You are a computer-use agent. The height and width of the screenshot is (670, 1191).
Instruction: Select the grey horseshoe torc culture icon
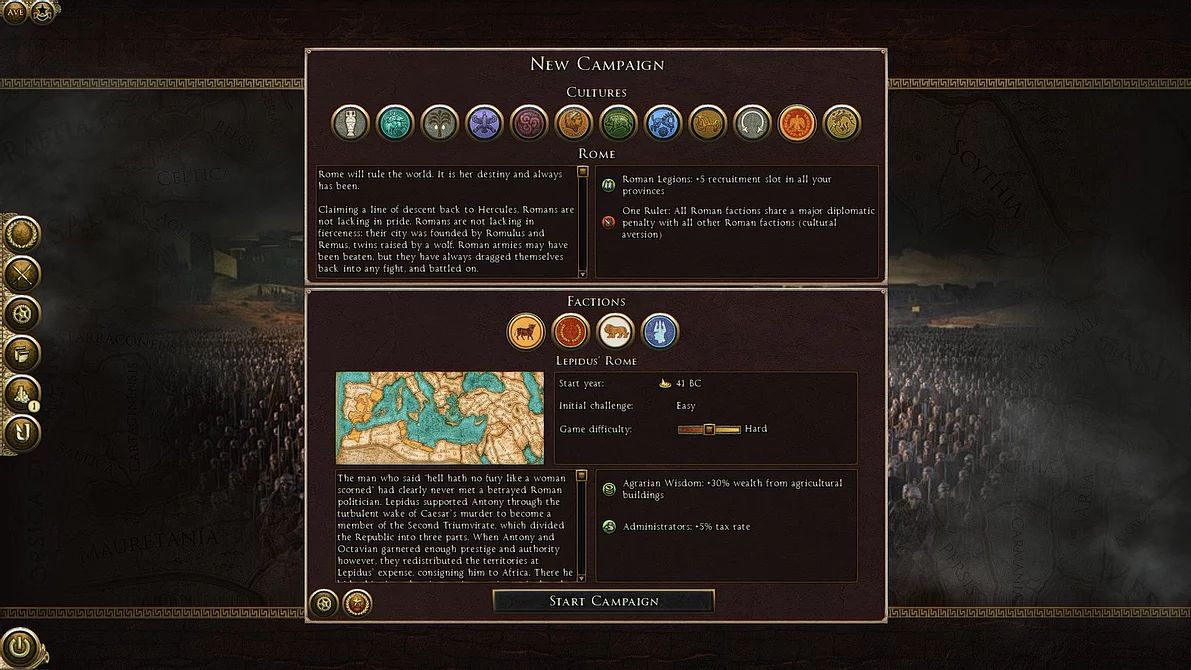point(752,123)
